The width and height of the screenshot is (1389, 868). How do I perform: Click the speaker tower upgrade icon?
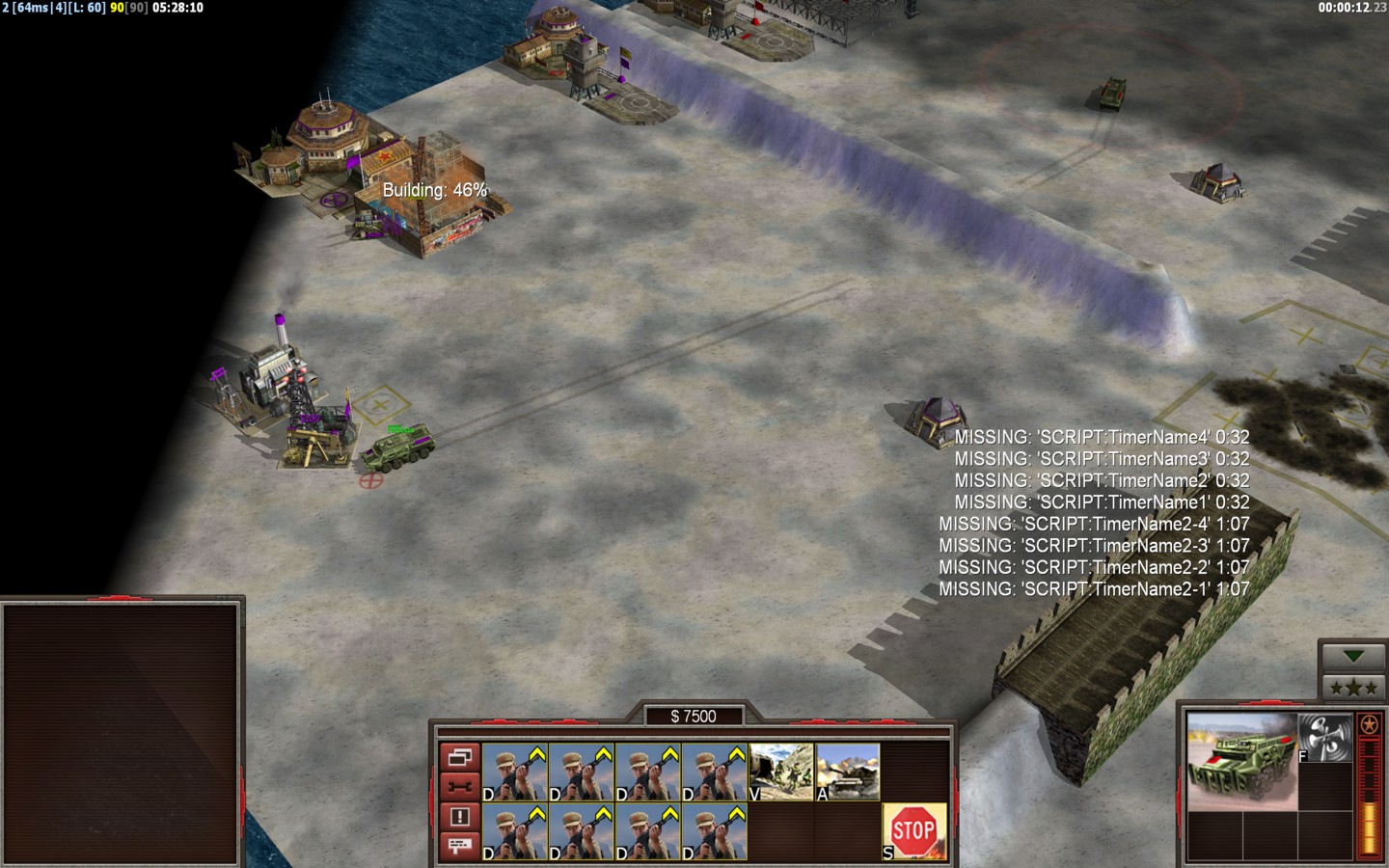point(1325,738)
